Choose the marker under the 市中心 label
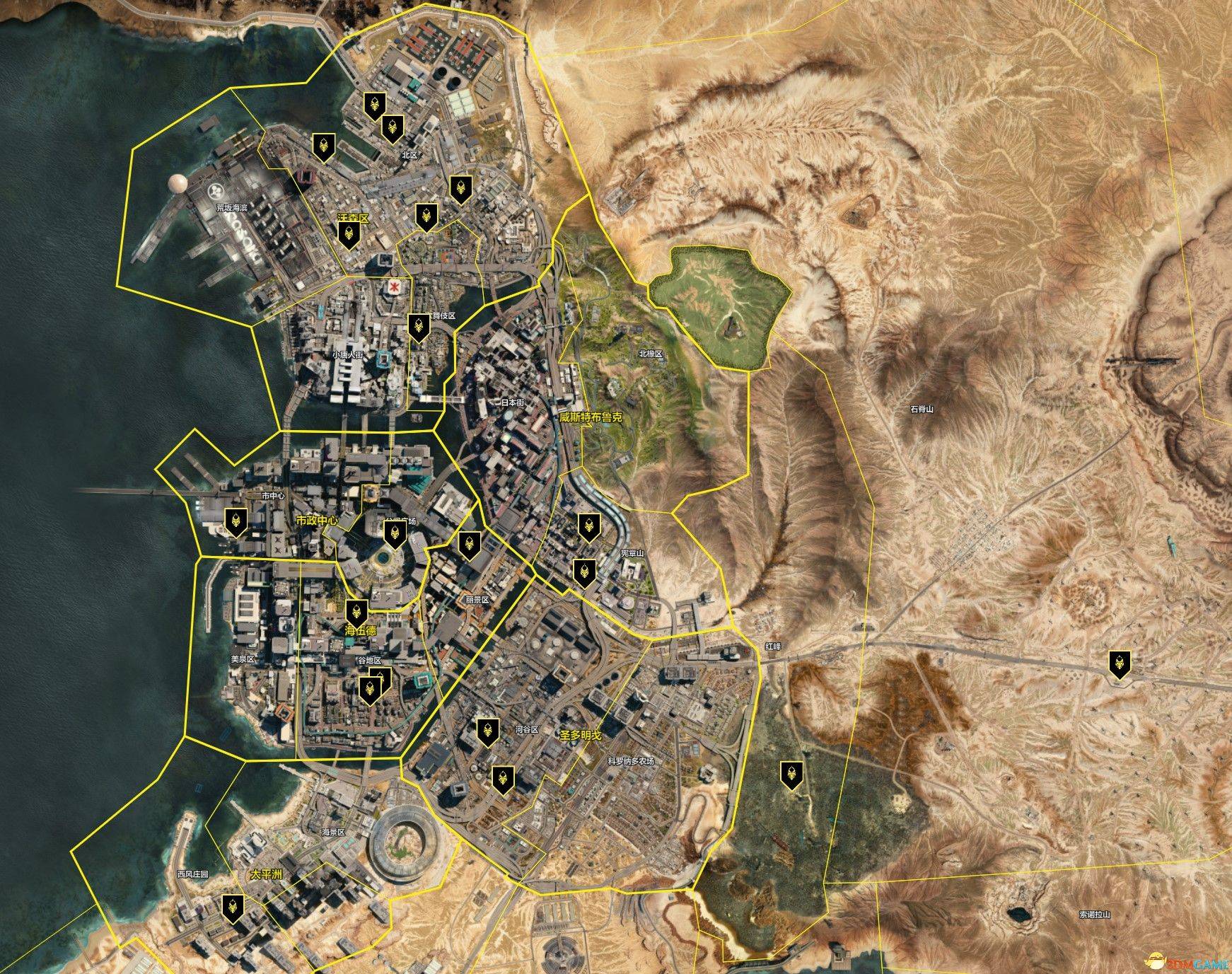 coord(236,521)
